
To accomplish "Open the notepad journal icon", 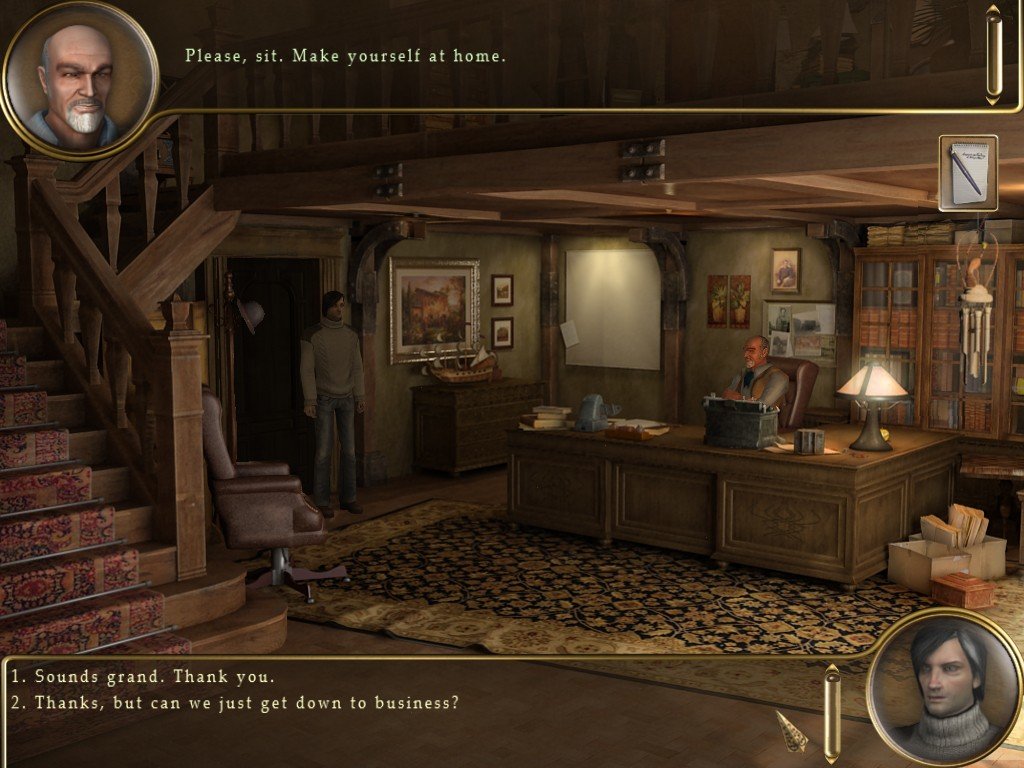I will pos(968,172).
